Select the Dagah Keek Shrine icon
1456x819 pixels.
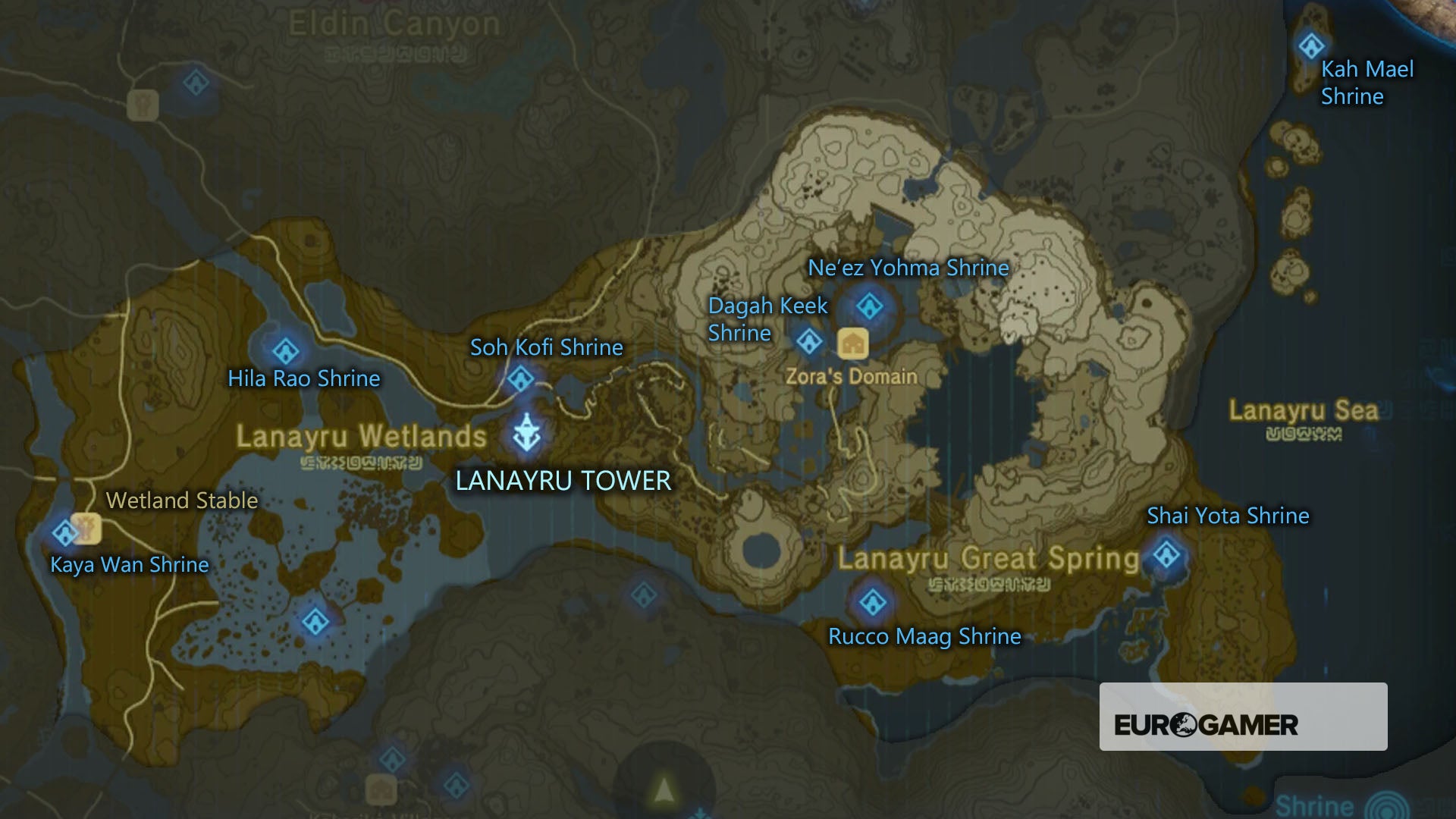pos(809,343)
